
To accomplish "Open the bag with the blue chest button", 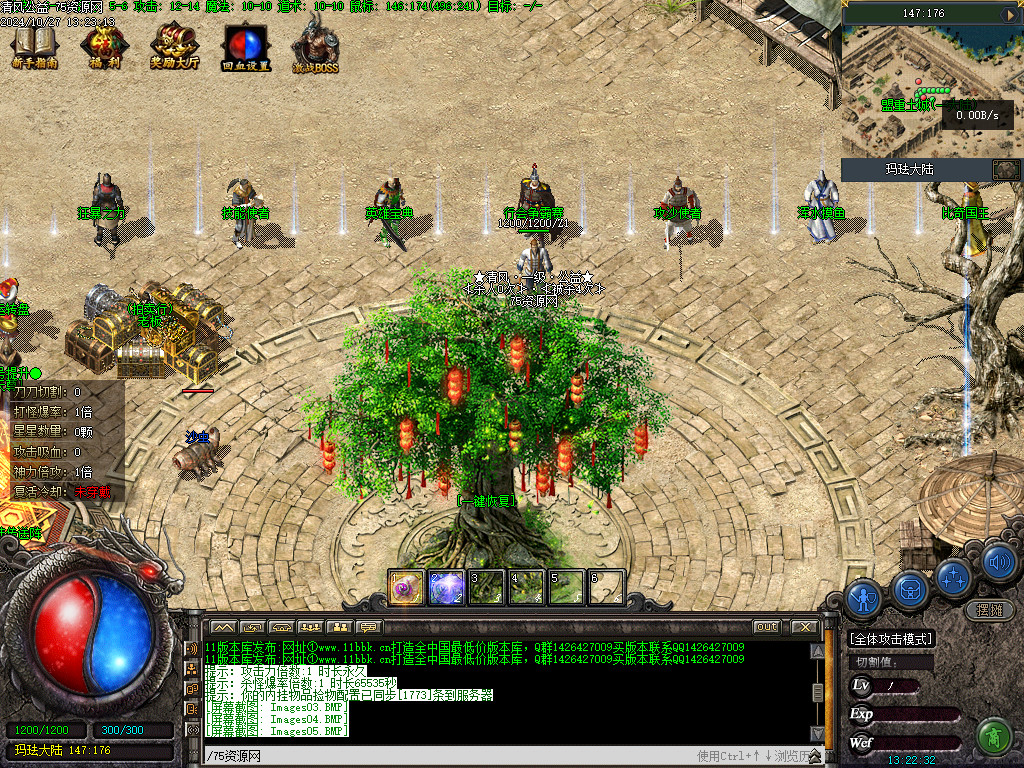I will [910, 589].
